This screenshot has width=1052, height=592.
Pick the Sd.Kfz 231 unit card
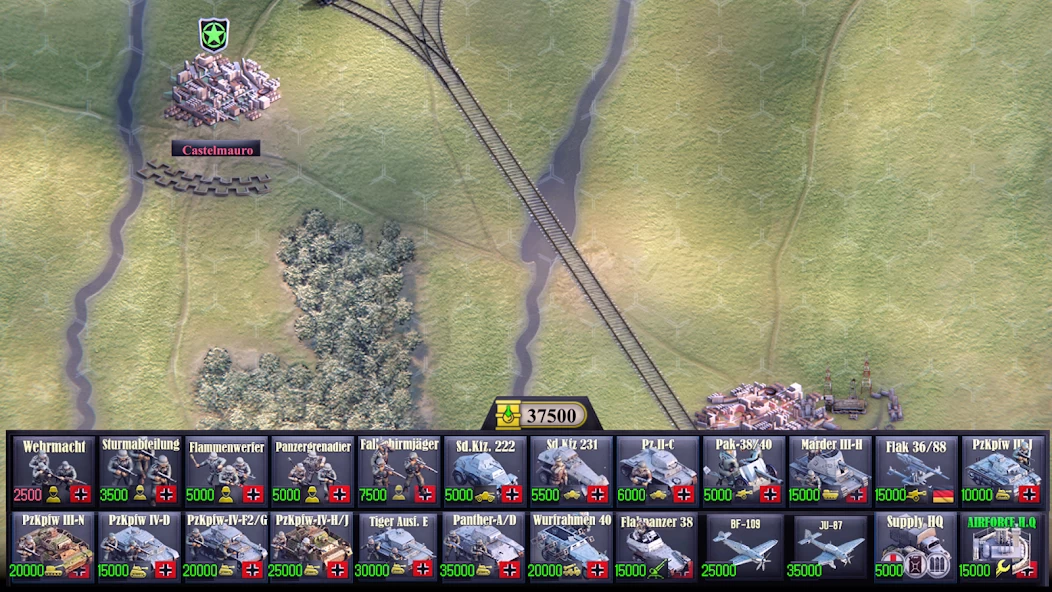[x=571, y=470]
